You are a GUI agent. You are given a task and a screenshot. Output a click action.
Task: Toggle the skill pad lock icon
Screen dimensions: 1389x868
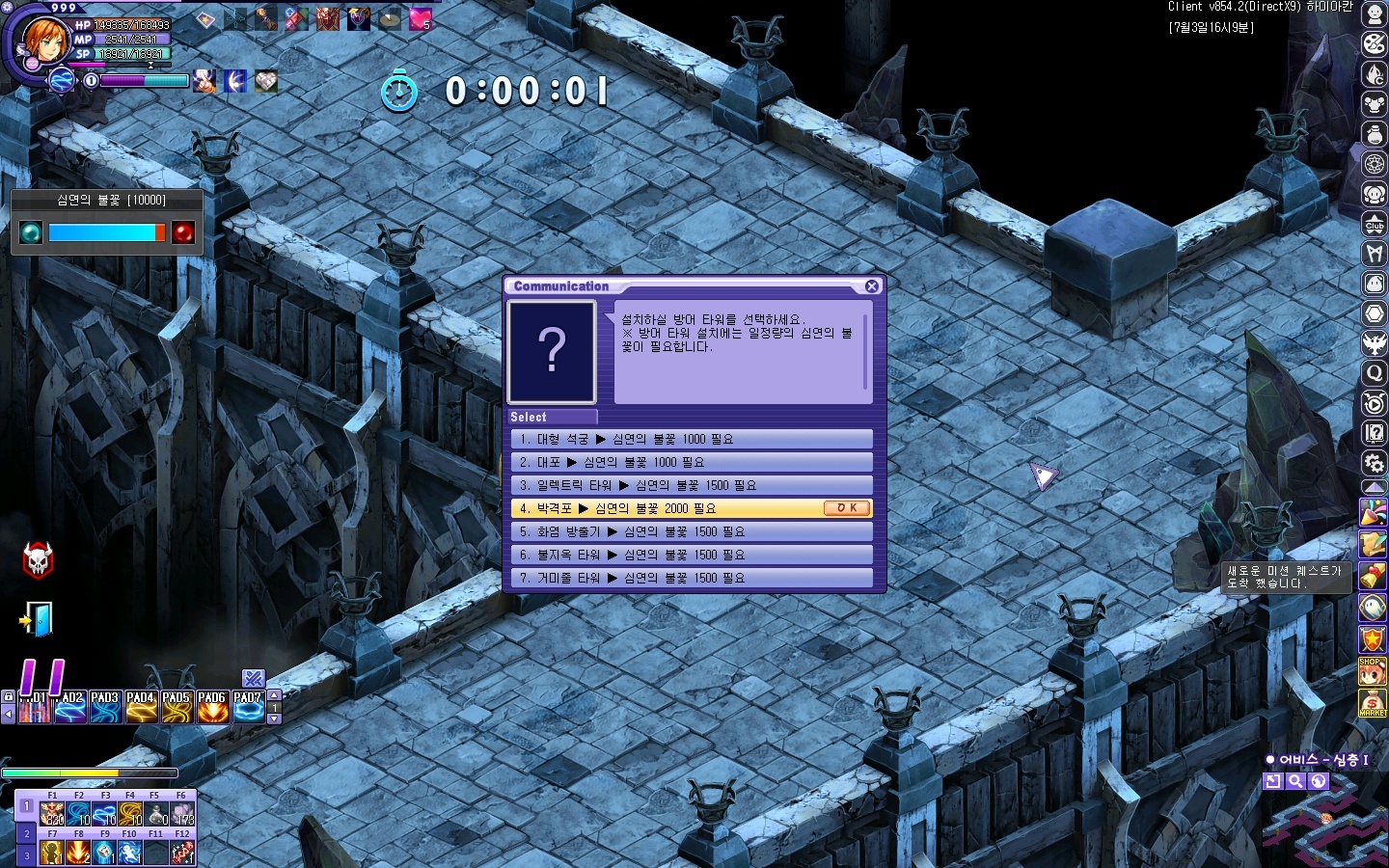tap(9, 696)
